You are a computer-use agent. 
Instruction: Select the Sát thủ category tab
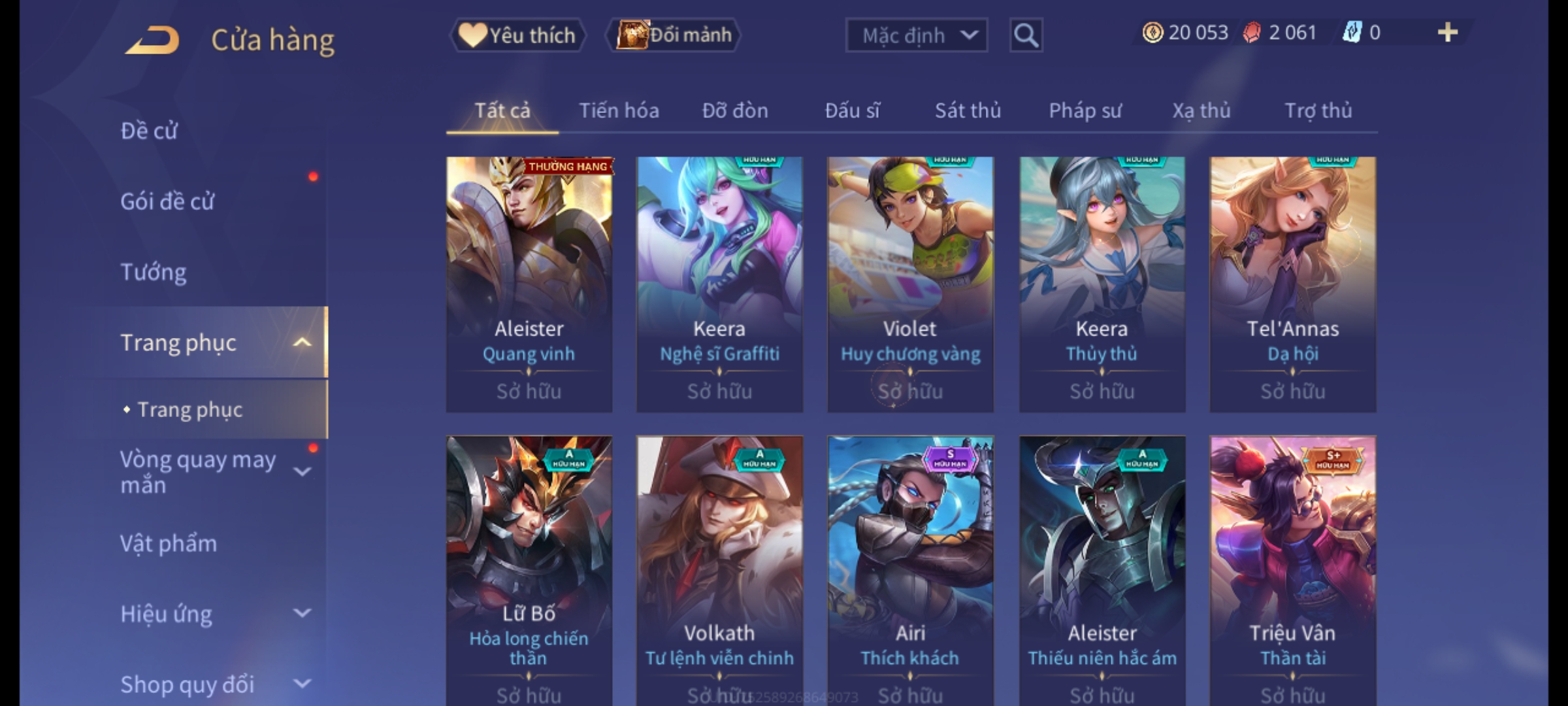(968, 111)
